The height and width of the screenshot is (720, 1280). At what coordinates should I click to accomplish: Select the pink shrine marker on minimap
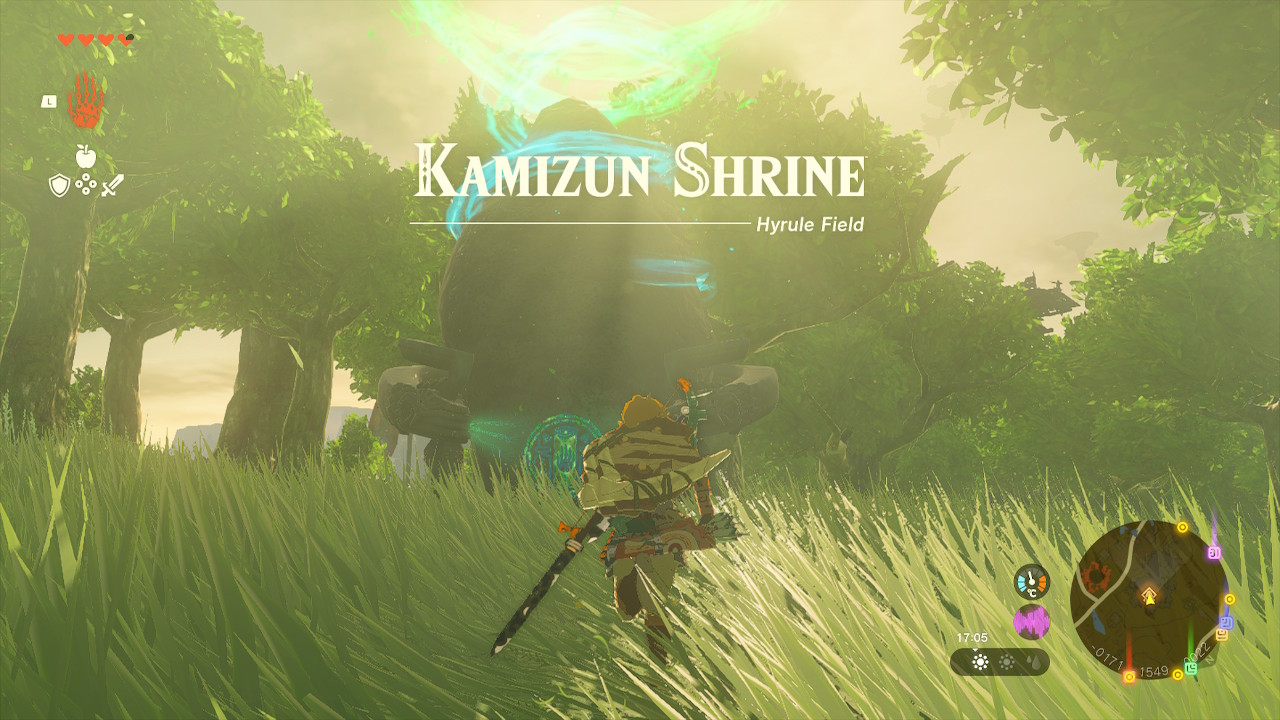(x=1215, y=552)
